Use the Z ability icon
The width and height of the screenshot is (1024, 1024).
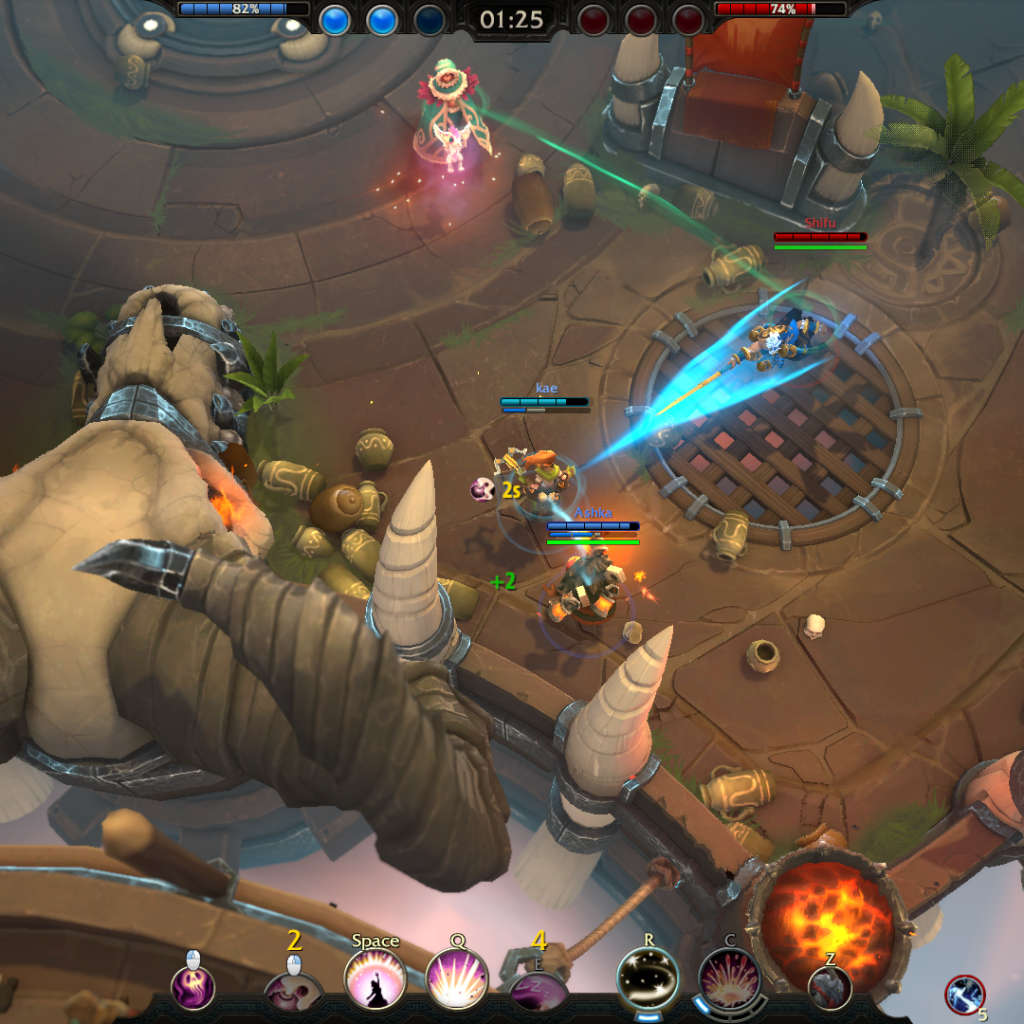coord(830,987)
